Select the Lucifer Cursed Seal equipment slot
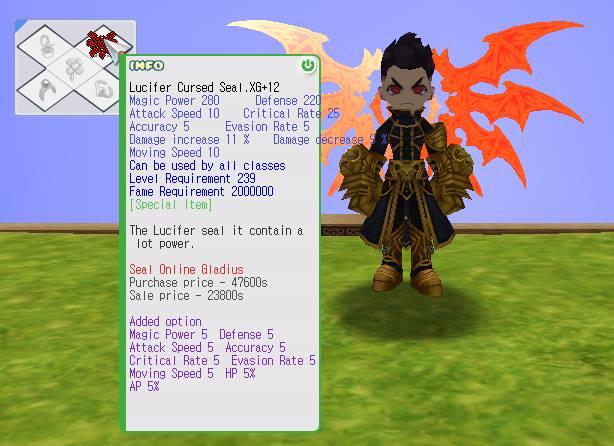 99,42
